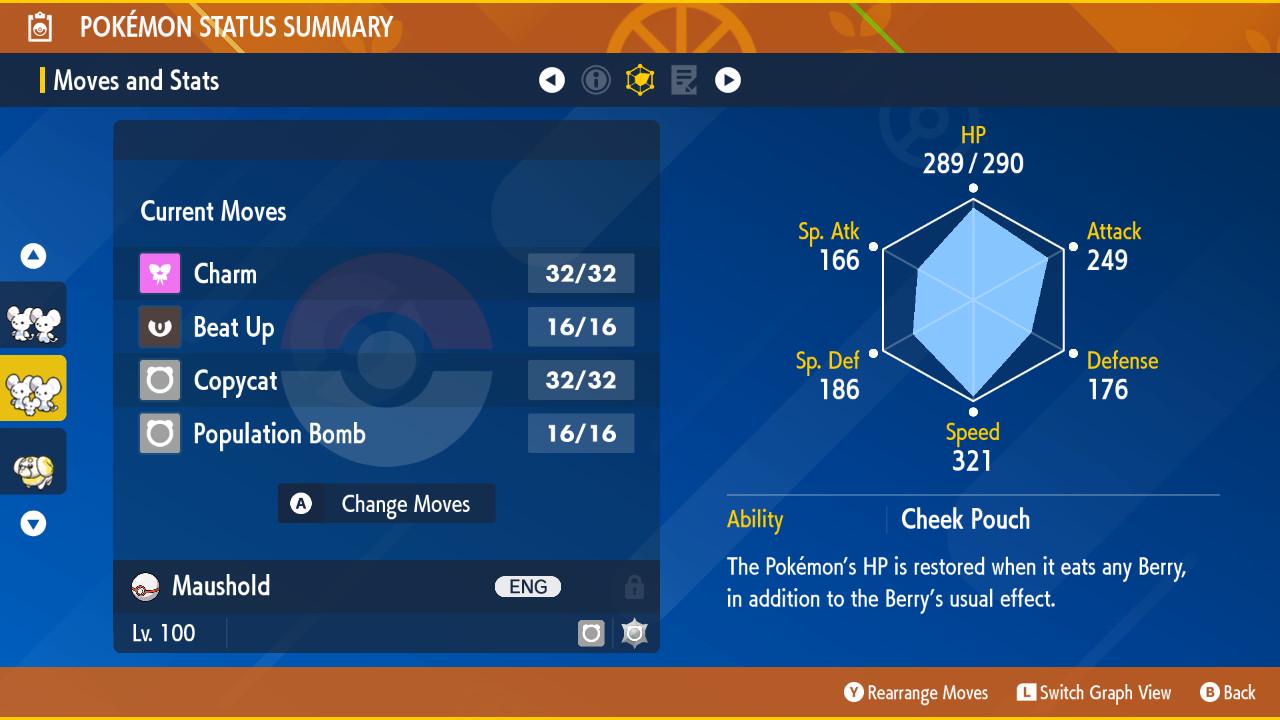Click the Poké Ball icon beside Maushold
The width and height of the screenshot is (1280, 720).
(x=145, y=586)
